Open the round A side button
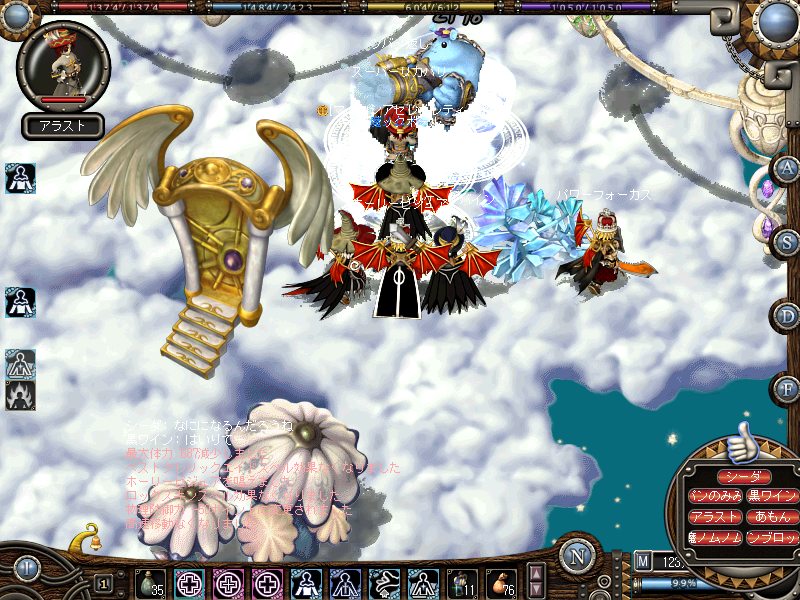The height and width of the screenshot is (600, 800). (787, 168)
